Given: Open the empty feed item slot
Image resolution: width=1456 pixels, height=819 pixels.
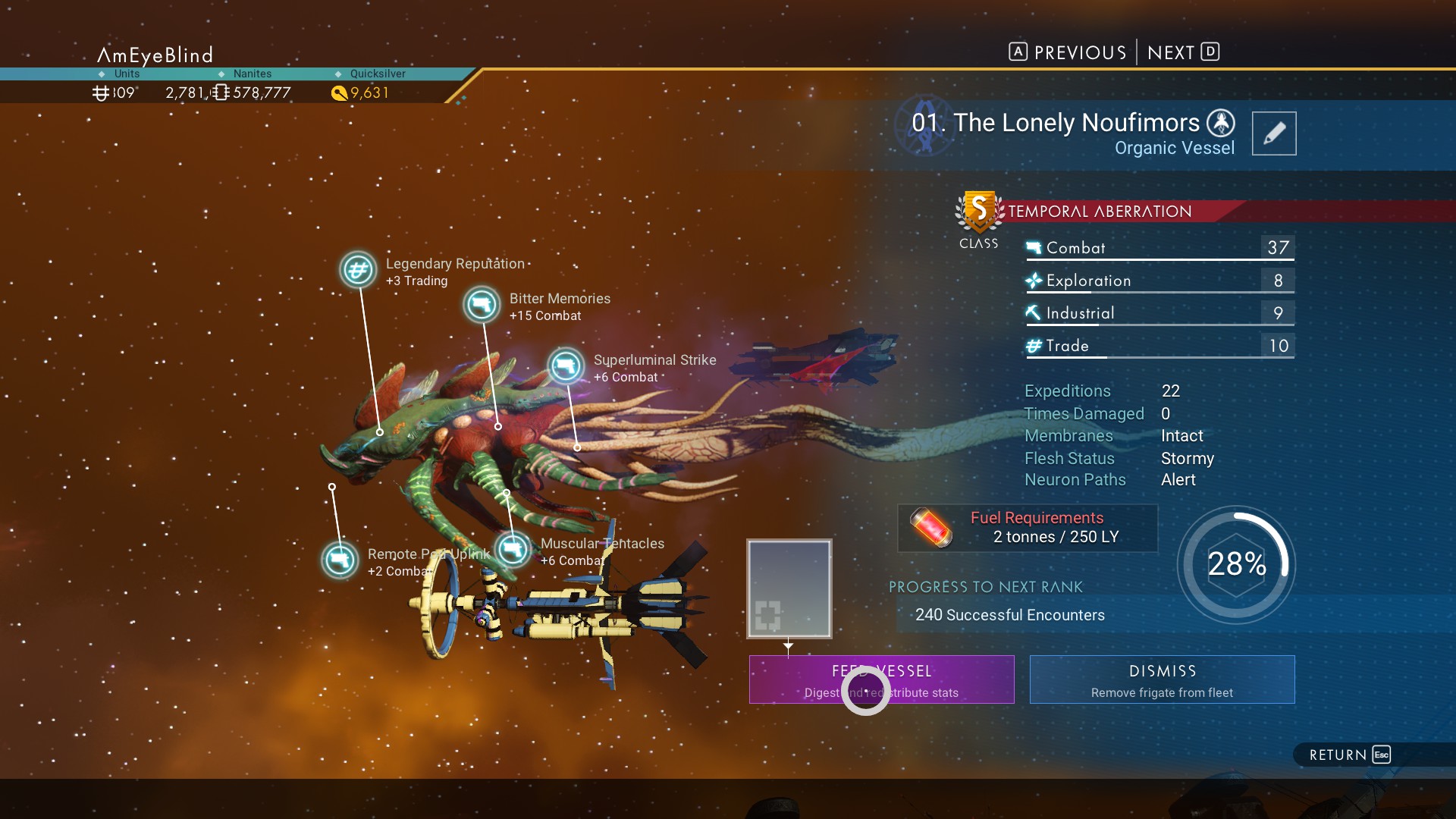Looking at the screenshot, I should click(x=789, y=588).
